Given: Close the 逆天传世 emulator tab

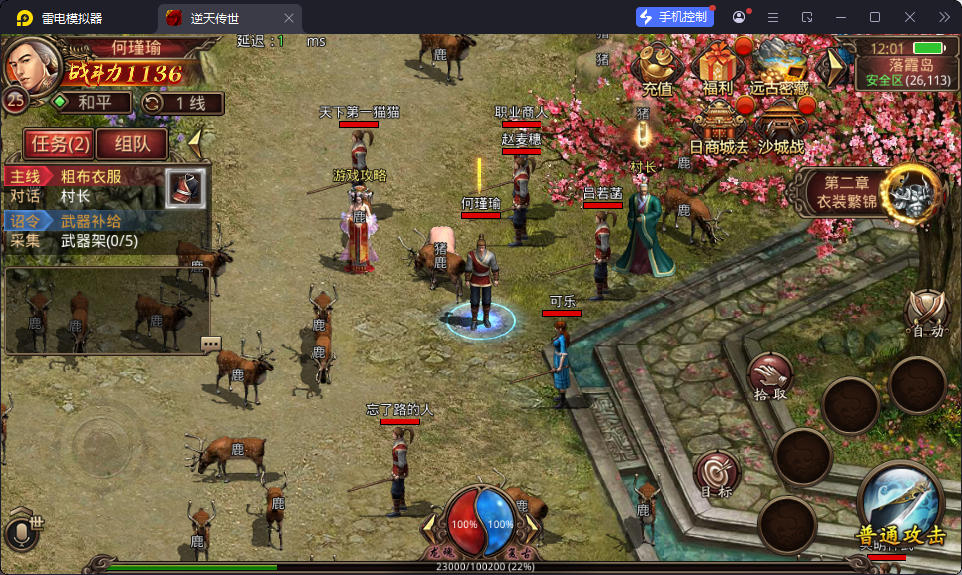Looking at the screenshot, I should (x=289, y=17).
